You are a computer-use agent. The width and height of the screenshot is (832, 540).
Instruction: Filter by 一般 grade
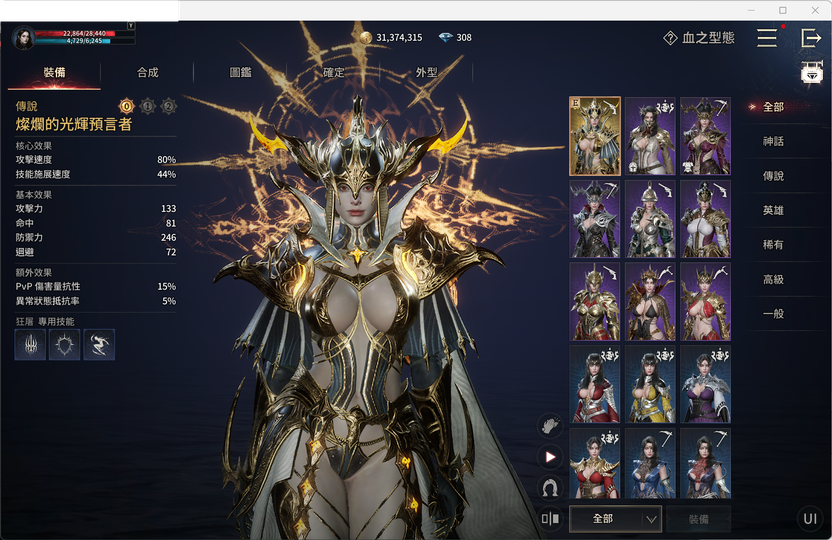773,314
